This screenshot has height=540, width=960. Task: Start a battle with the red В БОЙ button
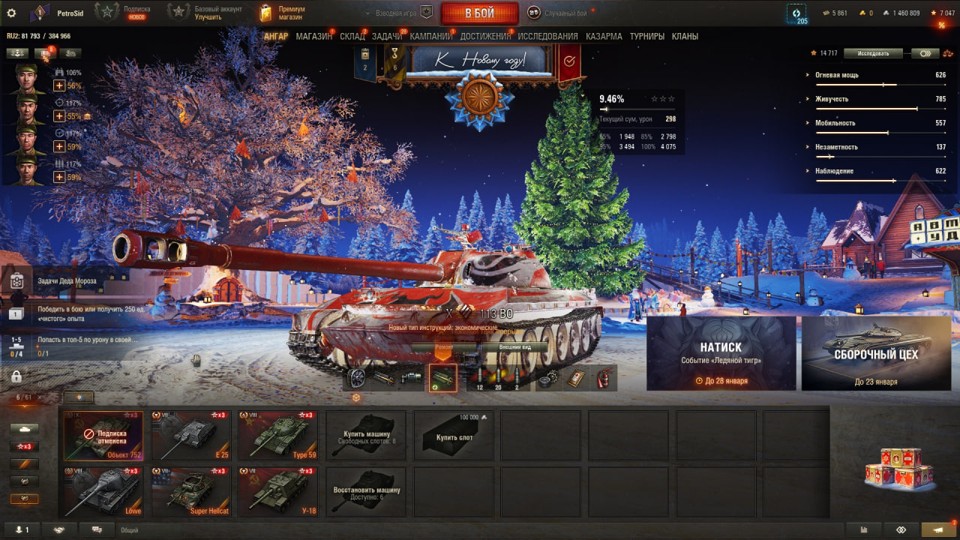coord(479,13)
